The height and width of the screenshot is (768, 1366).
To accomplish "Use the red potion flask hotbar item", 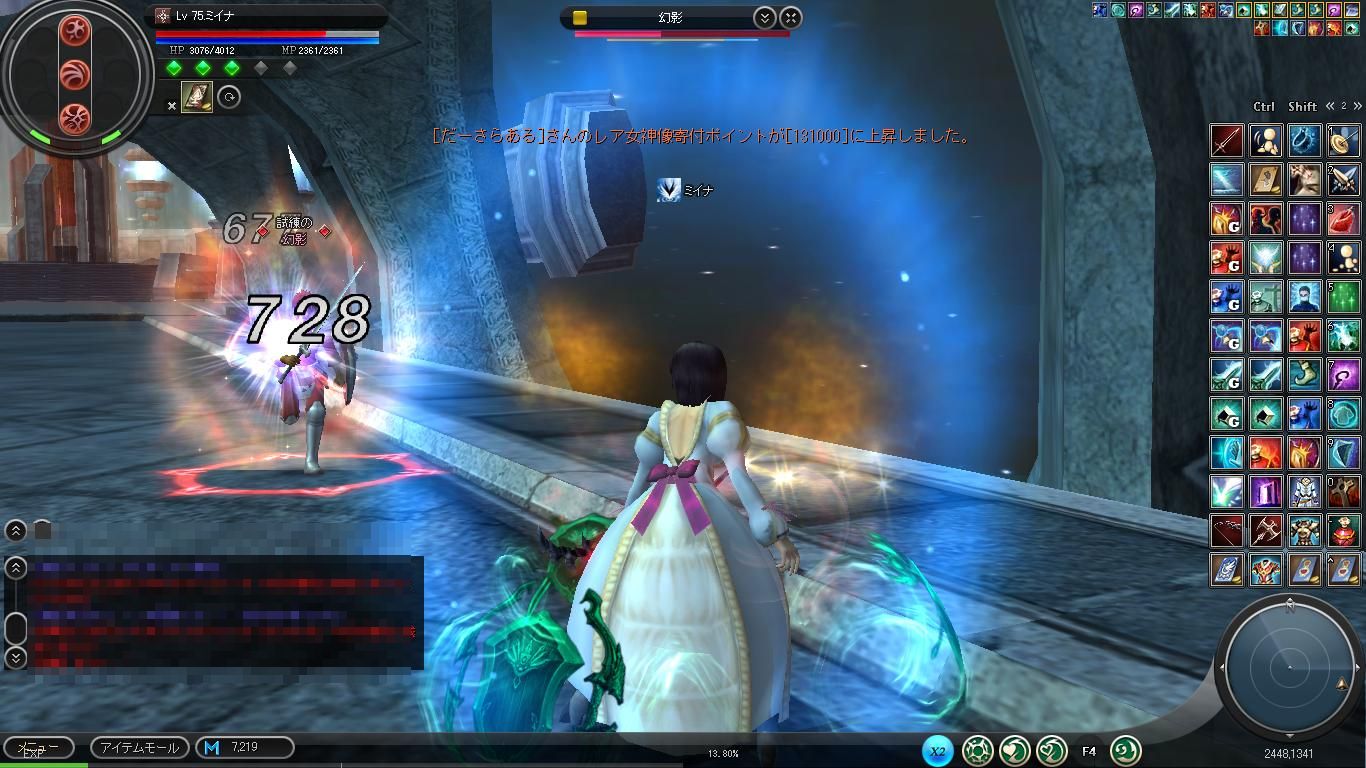I will click(x=1344, y=219).
